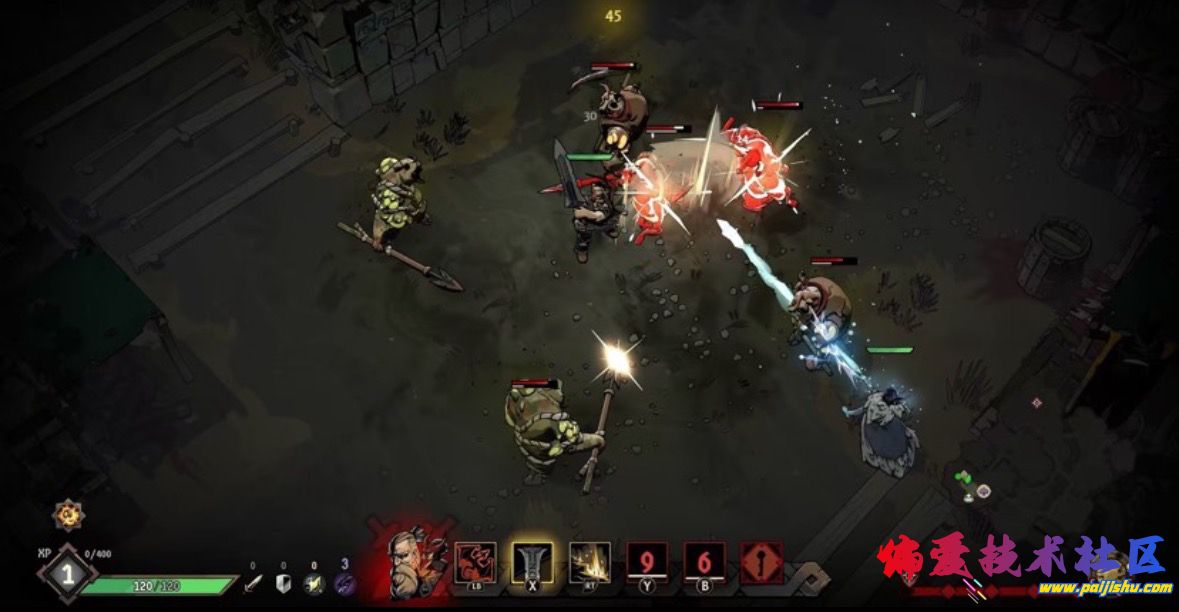Click the red diamond keyhole icon
Viewport: 1179px width, 612px height.
pyautogui.click(x=761, y=562)
